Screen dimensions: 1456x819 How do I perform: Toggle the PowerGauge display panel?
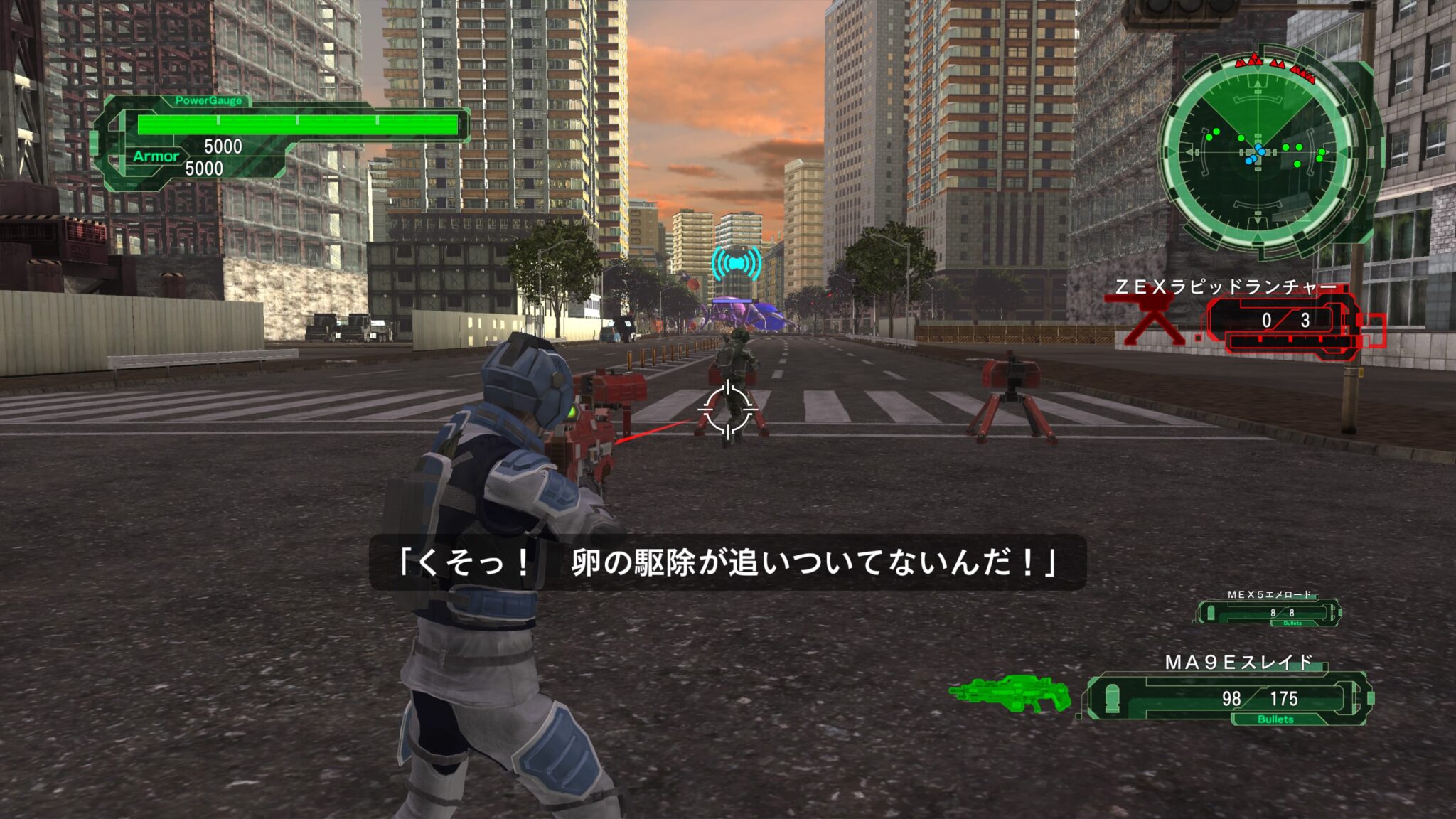click(x=210, y=102)
